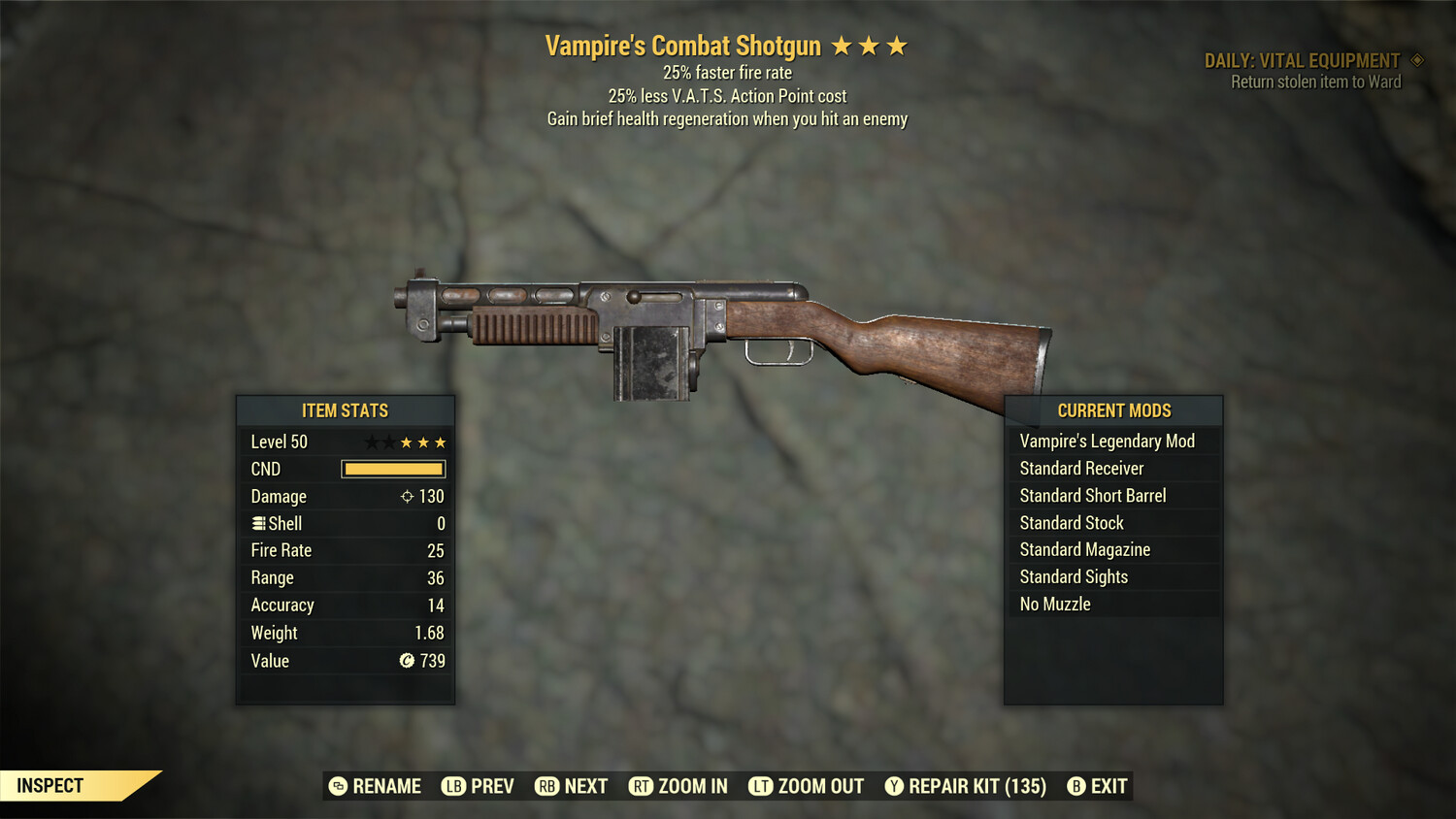Click the RT glyph beside ZOOM IN
Viewport: 1456px width, 819px height.
(x=642, y=786)
